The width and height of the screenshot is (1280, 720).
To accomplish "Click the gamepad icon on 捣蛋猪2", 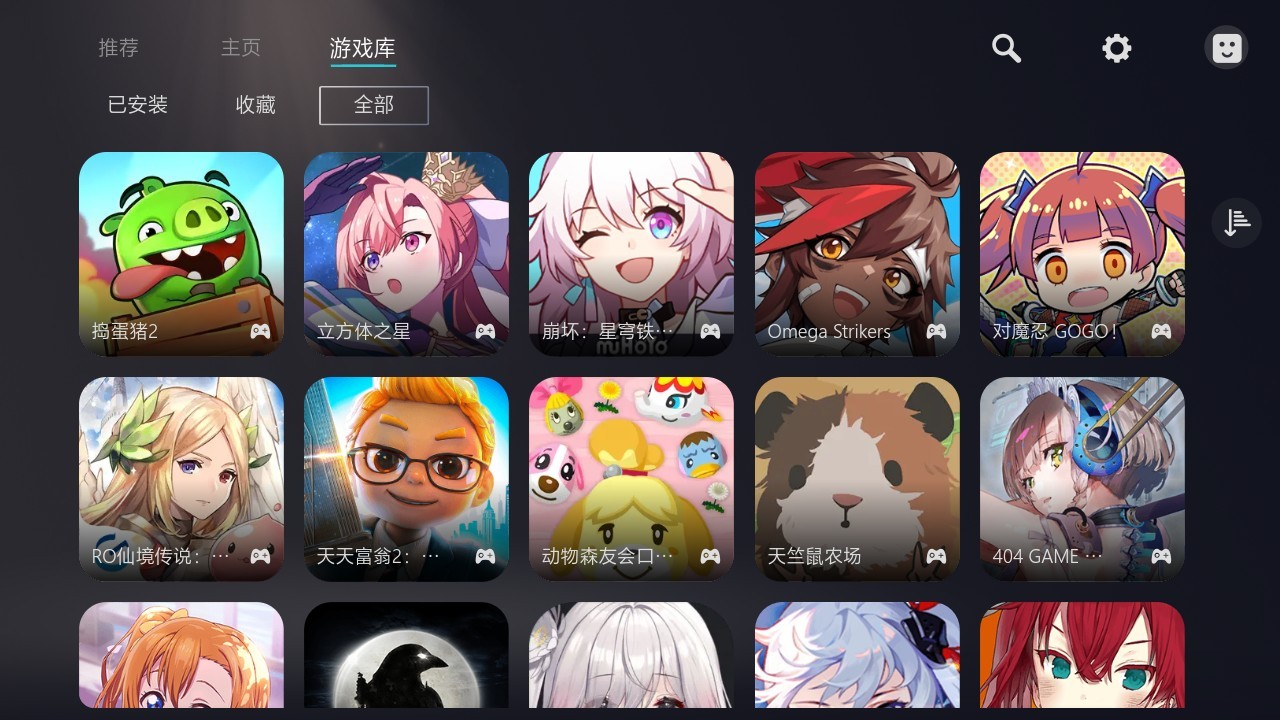I will [260, 331].
